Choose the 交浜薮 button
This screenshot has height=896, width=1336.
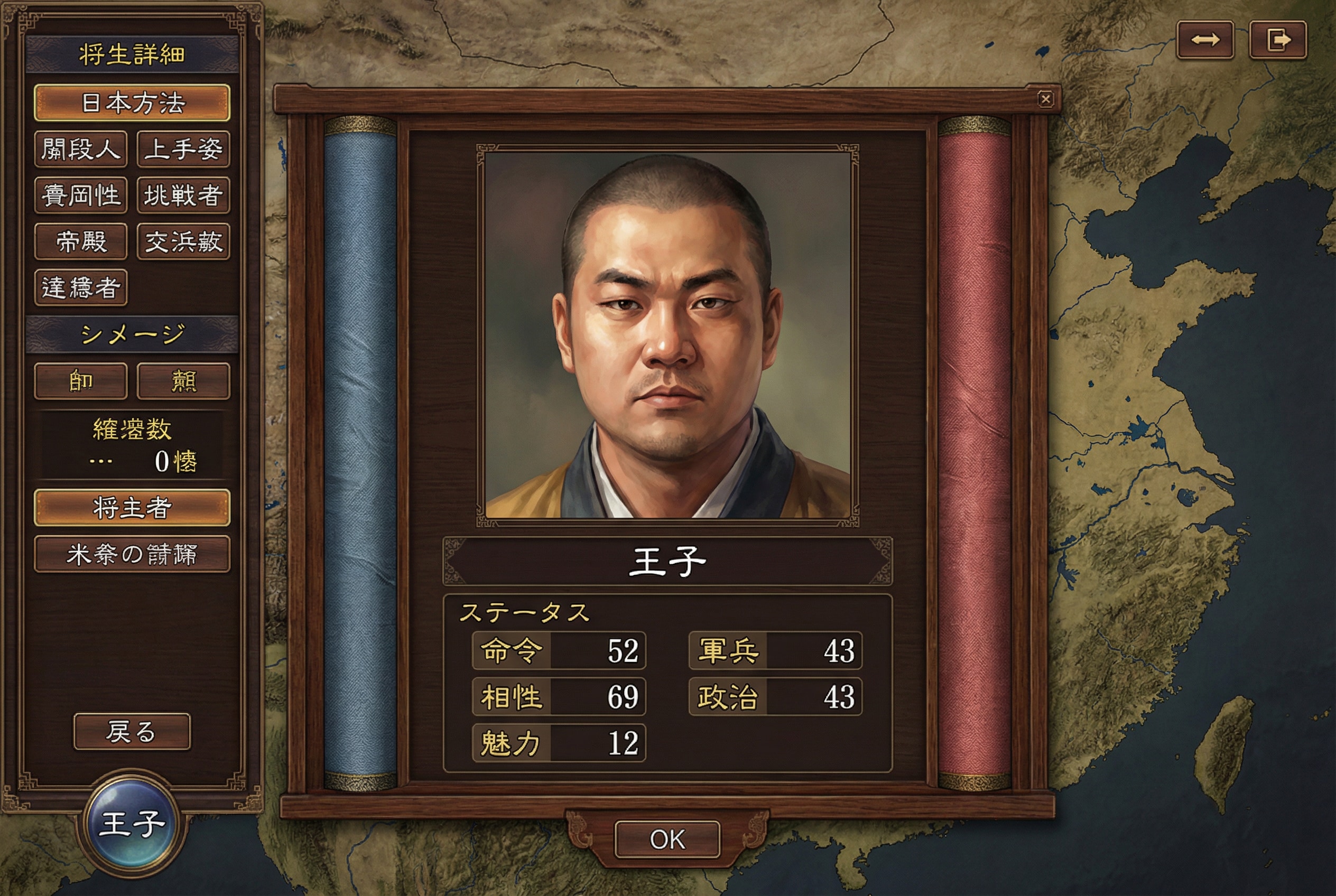pos(183,241)
